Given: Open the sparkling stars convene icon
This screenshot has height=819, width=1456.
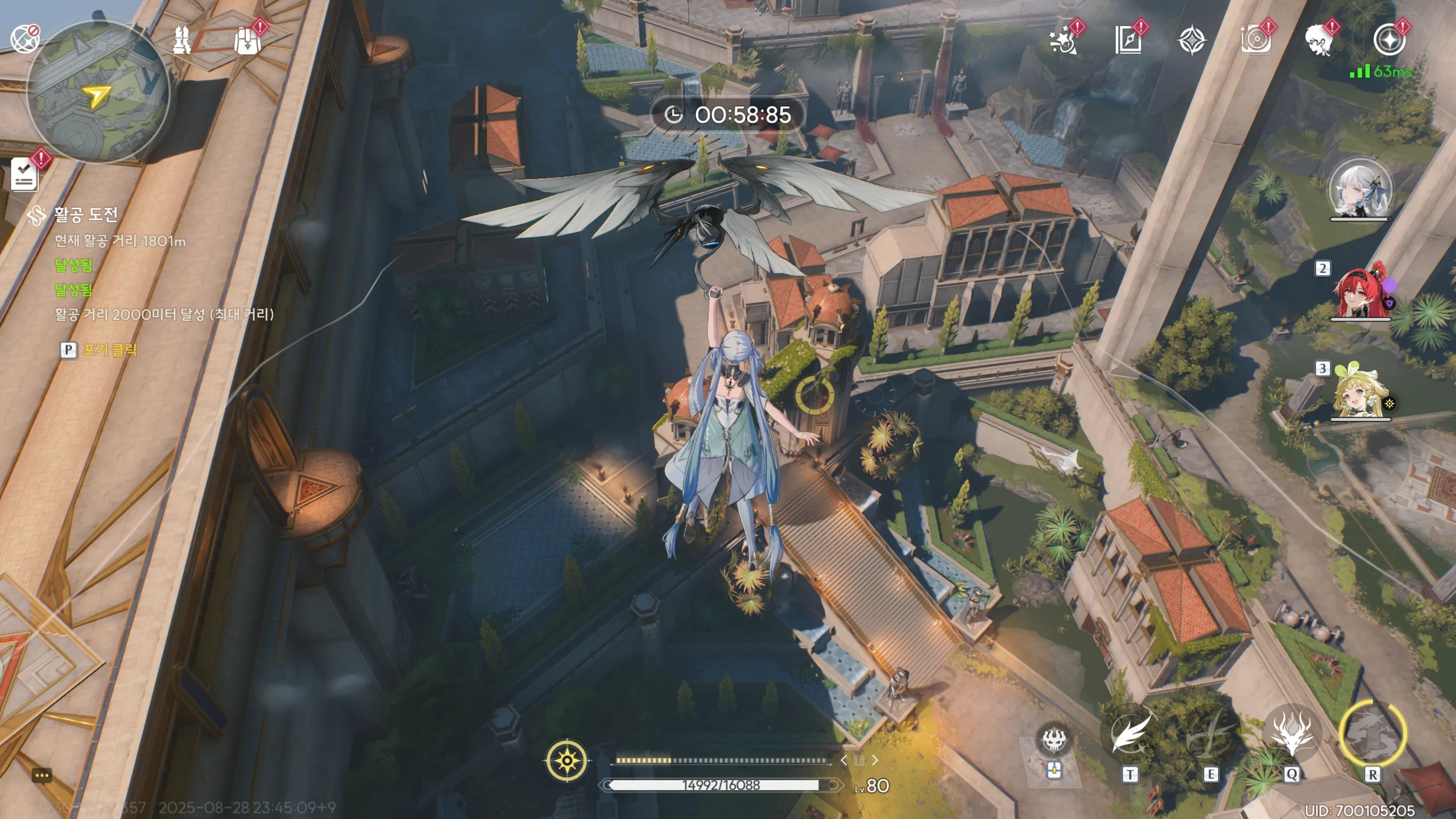Looking at the screenshot, I should (1062, 41).
